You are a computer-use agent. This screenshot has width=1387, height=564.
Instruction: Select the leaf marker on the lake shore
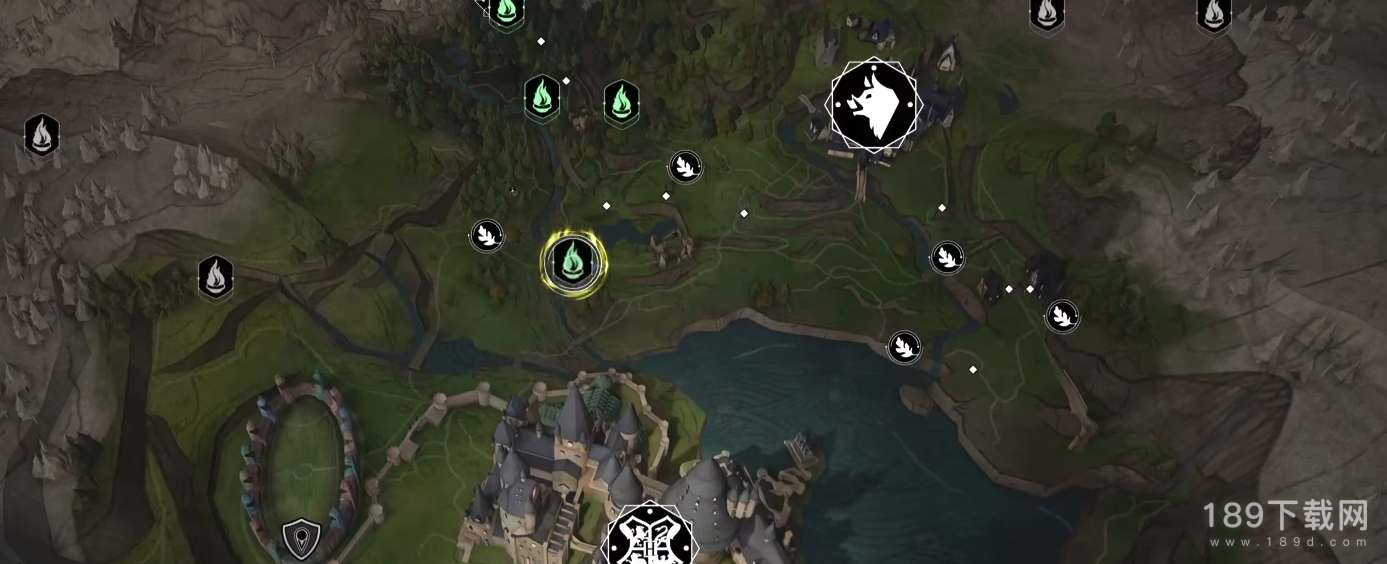[904, 347]
